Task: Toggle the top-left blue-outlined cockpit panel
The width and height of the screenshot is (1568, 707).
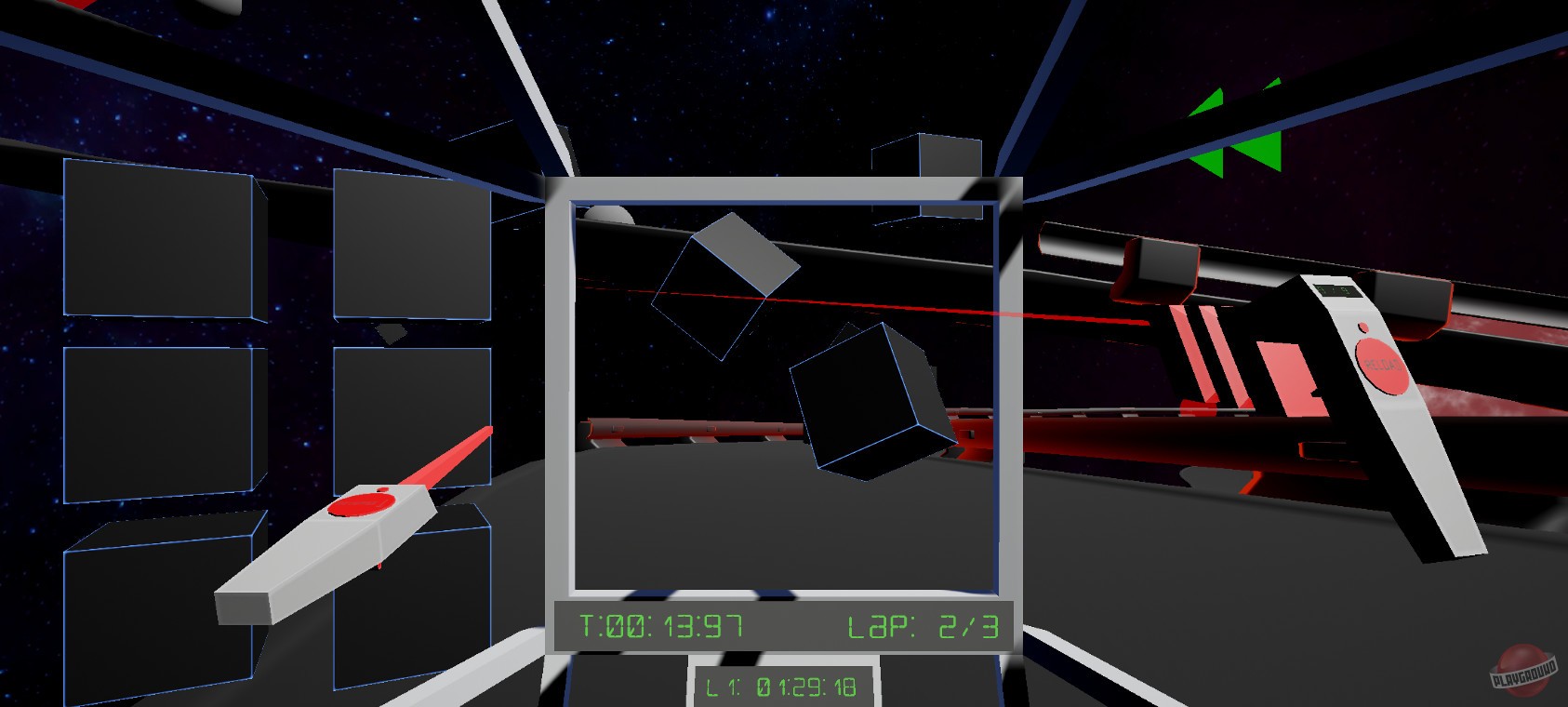Action: [158, 237]
